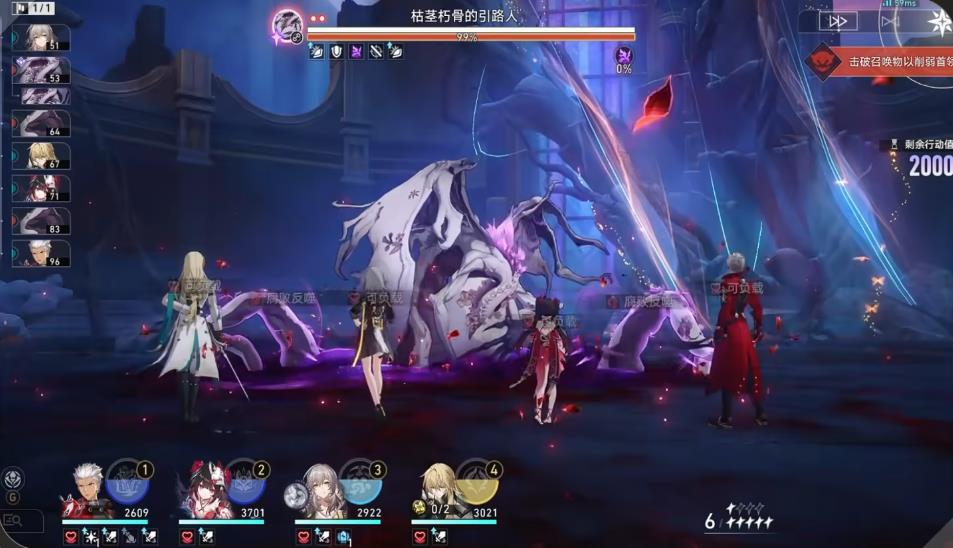This screenshot has height=548, width=953.
Task: Use the blonde character's yellow ultimate numbered 4
Action: pos(478,484)
